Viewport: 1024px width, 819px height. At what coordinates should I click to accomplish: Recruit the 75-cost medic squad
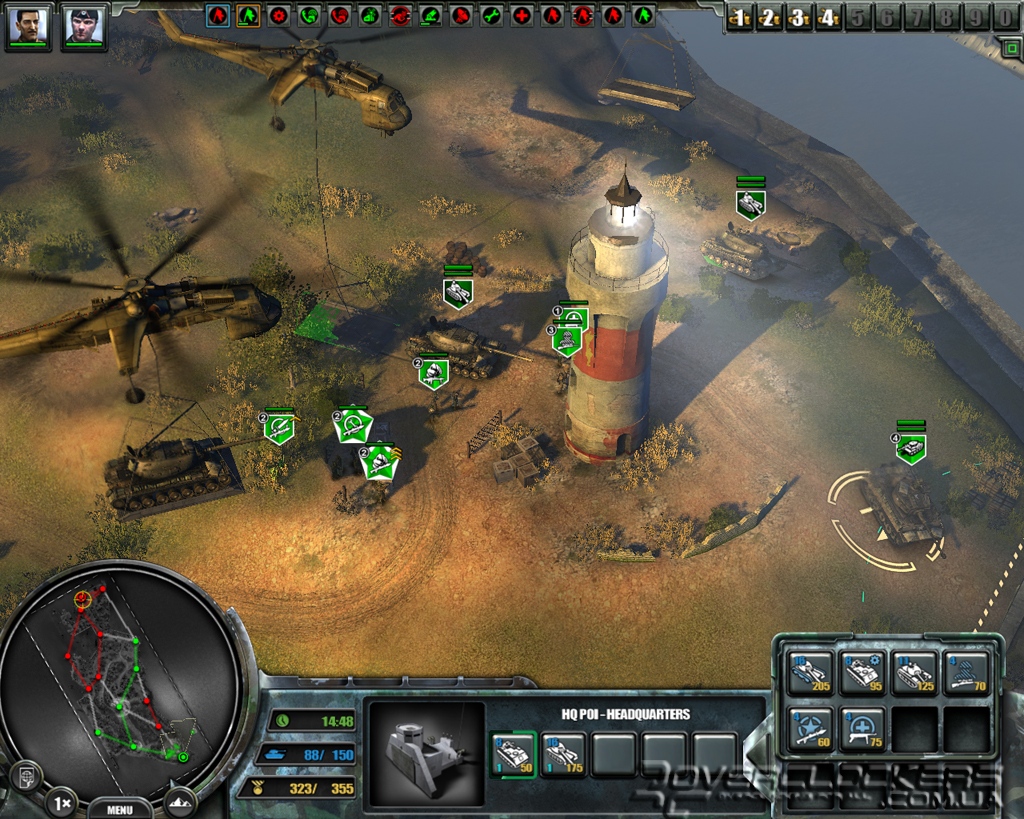[861, 729]
